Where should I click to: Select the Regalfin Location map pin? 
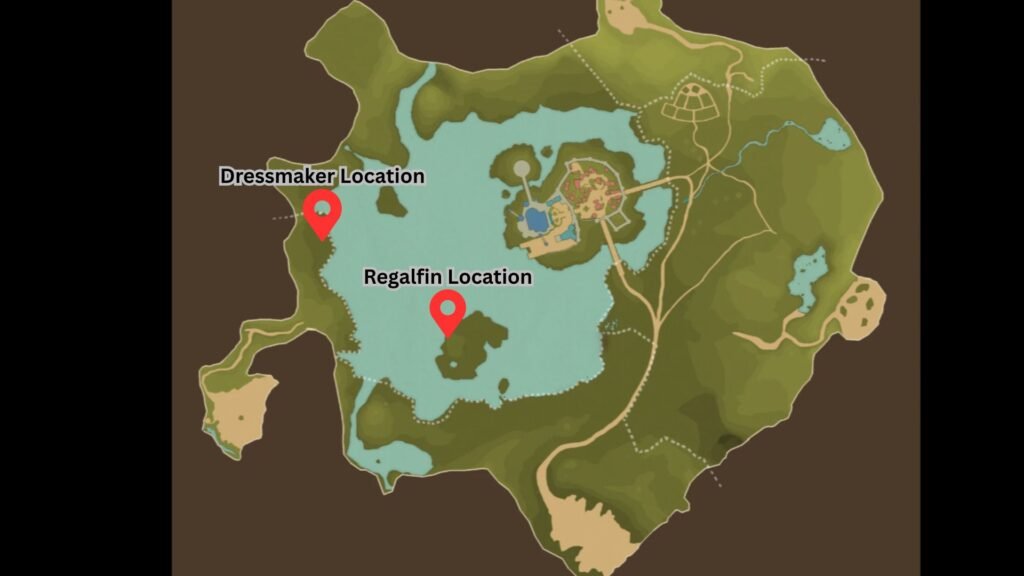pos(447,311)
